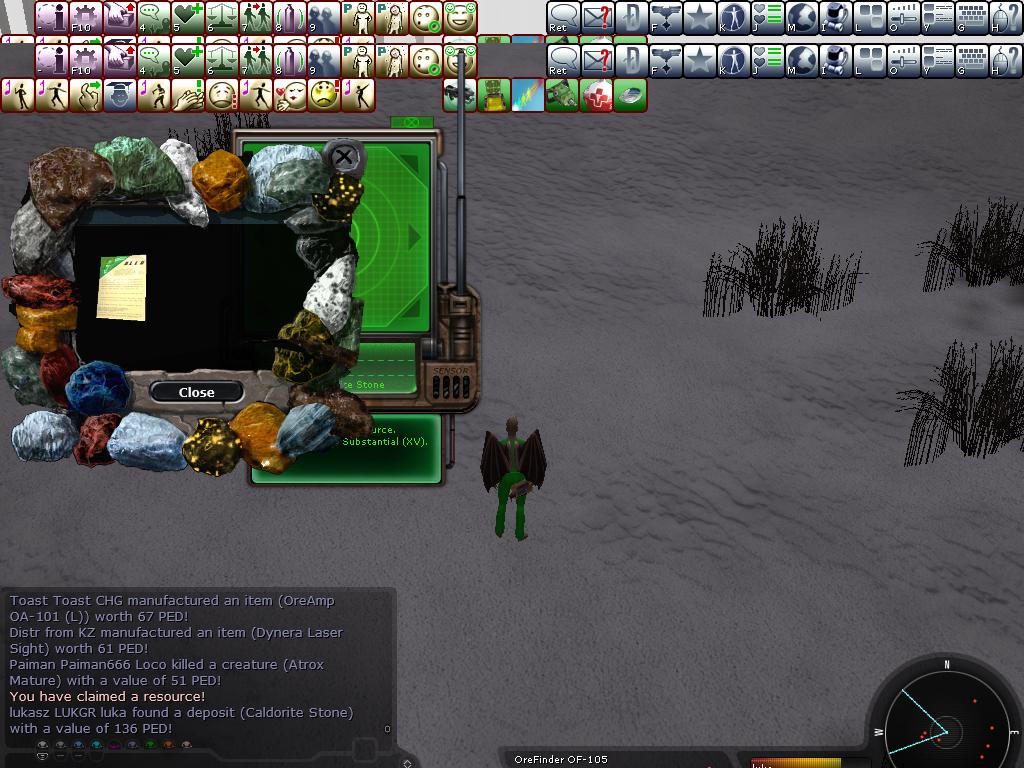The width and height of the screenshot is (1024, 768).
Task: Use the graduation cap emote icon
Action: 120,96
